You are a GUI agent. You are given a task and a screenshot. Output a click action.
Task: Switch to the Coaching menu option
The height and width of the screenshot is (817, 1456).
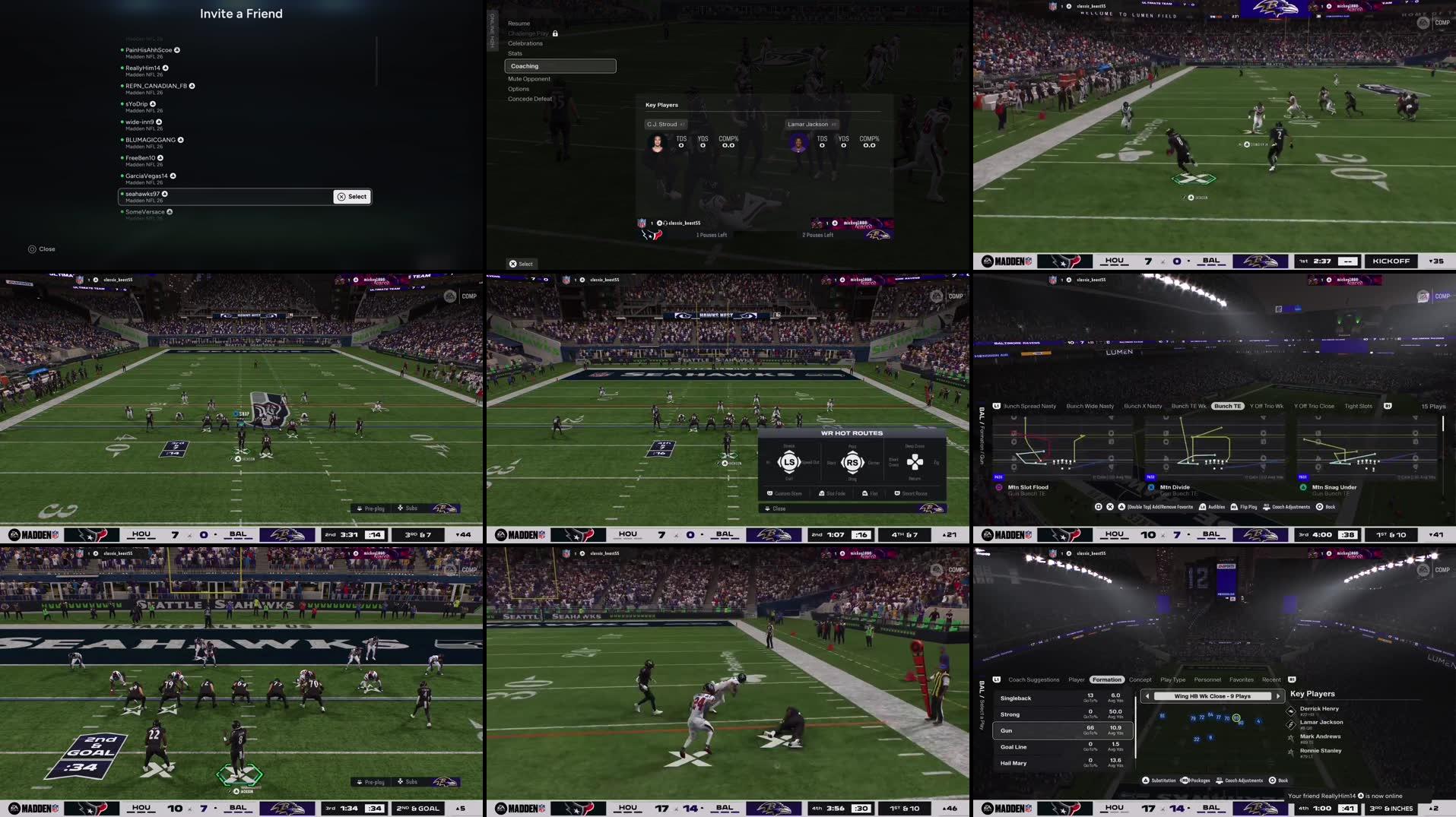pos(525,65)
